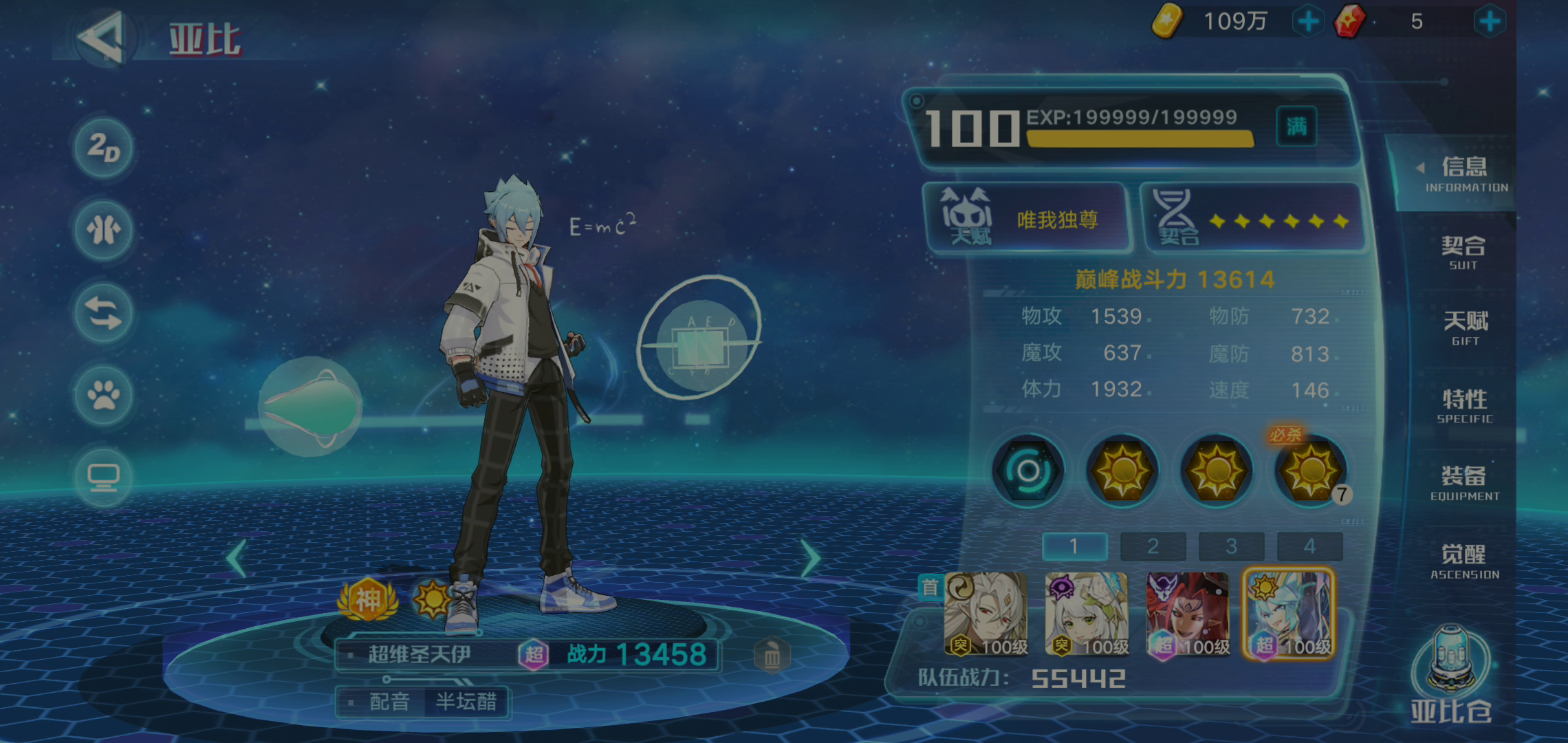Switch to the 觉醒 Ascension tab
The image size is (1568, 743).
(x=1464, y=561)
